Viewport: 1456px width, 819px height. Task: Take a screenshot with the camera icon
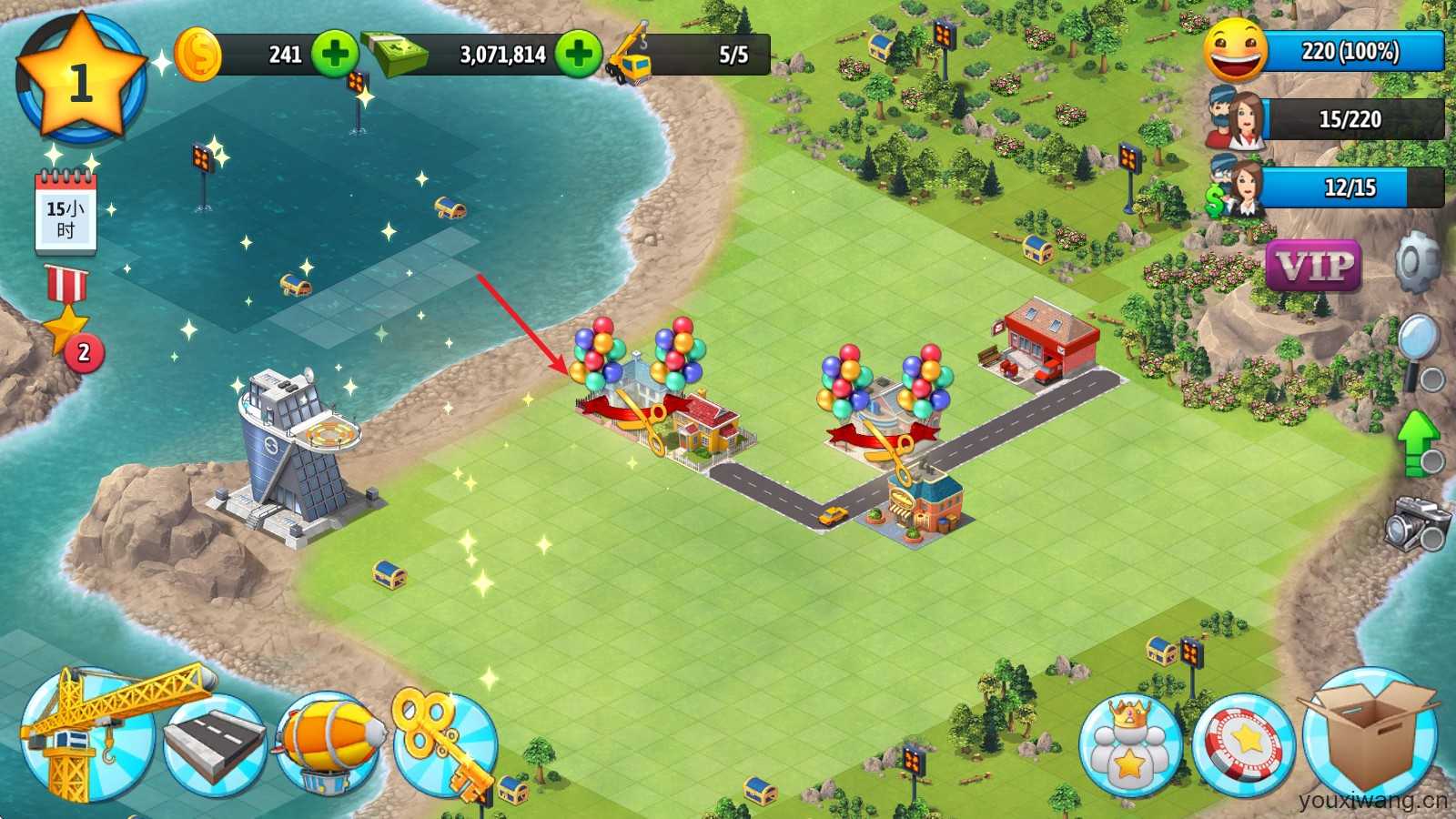pos(1417,522)
